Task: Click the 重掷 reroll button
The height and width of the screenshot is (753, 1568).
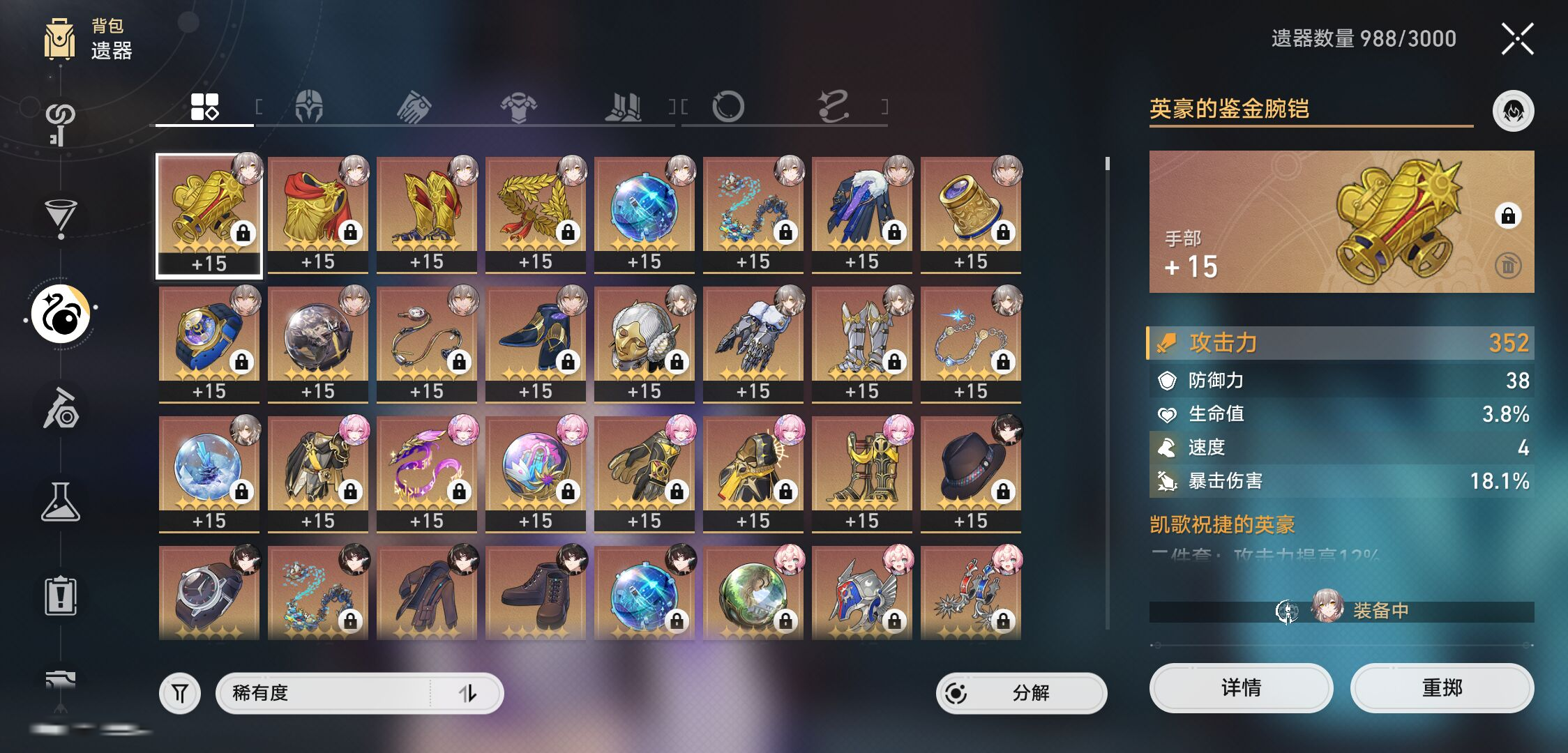Action: pyautogui.click(x=1441, y=688)
